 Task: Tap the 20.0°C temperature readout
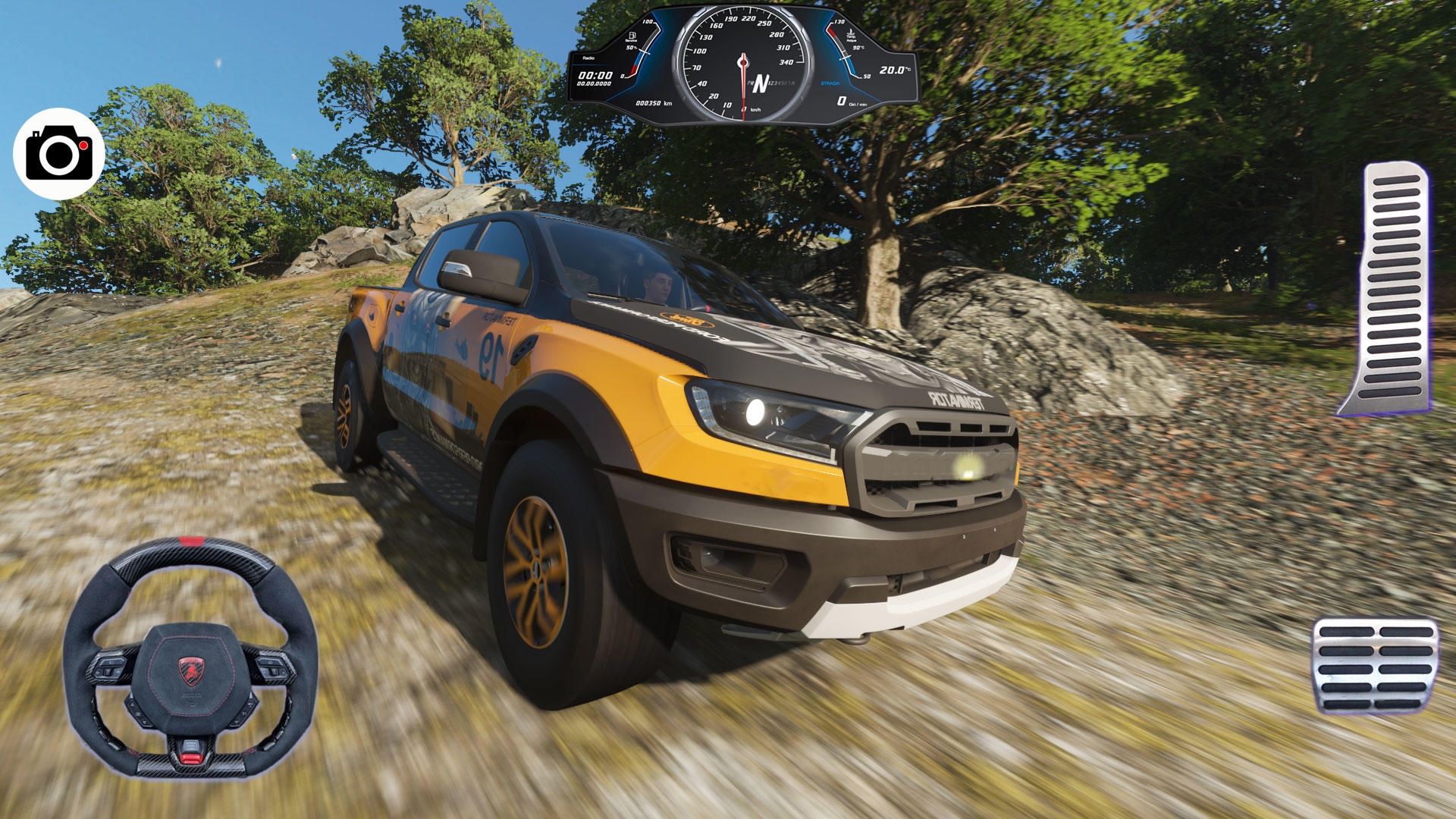pyautogui.click(x=895, y=69)
